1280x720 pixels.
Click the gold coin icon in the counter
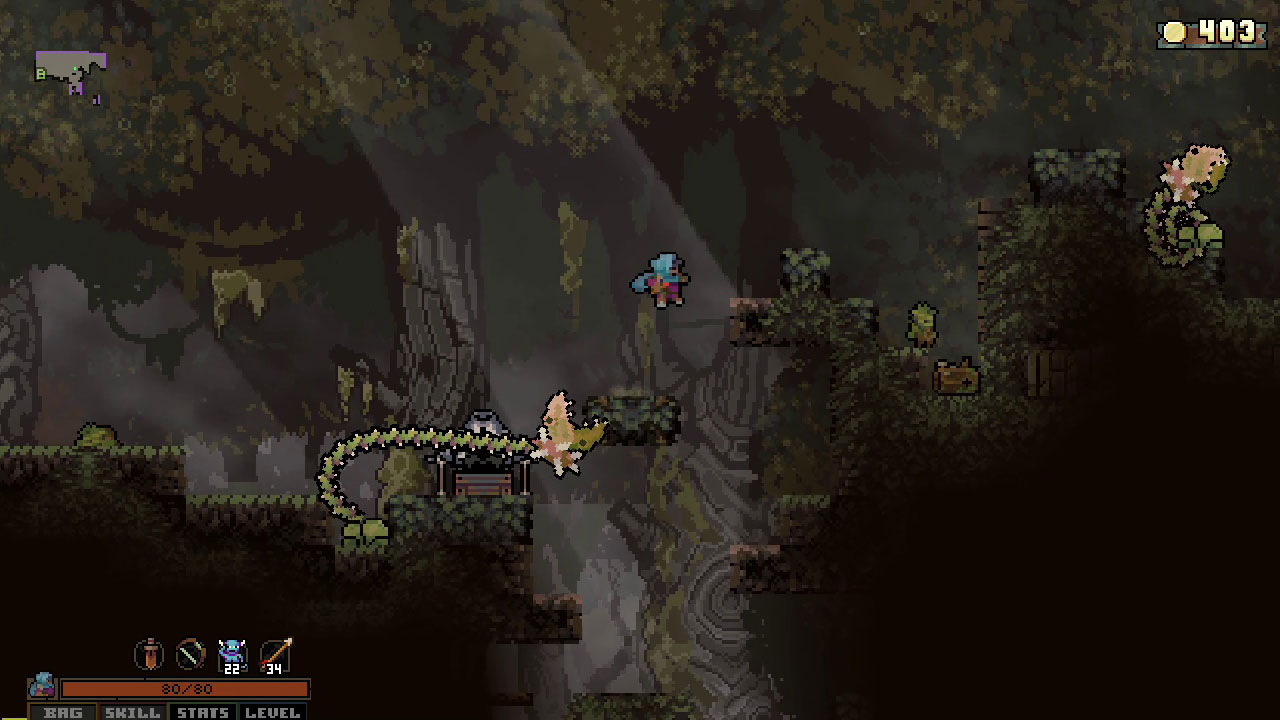click(1175, 32)
